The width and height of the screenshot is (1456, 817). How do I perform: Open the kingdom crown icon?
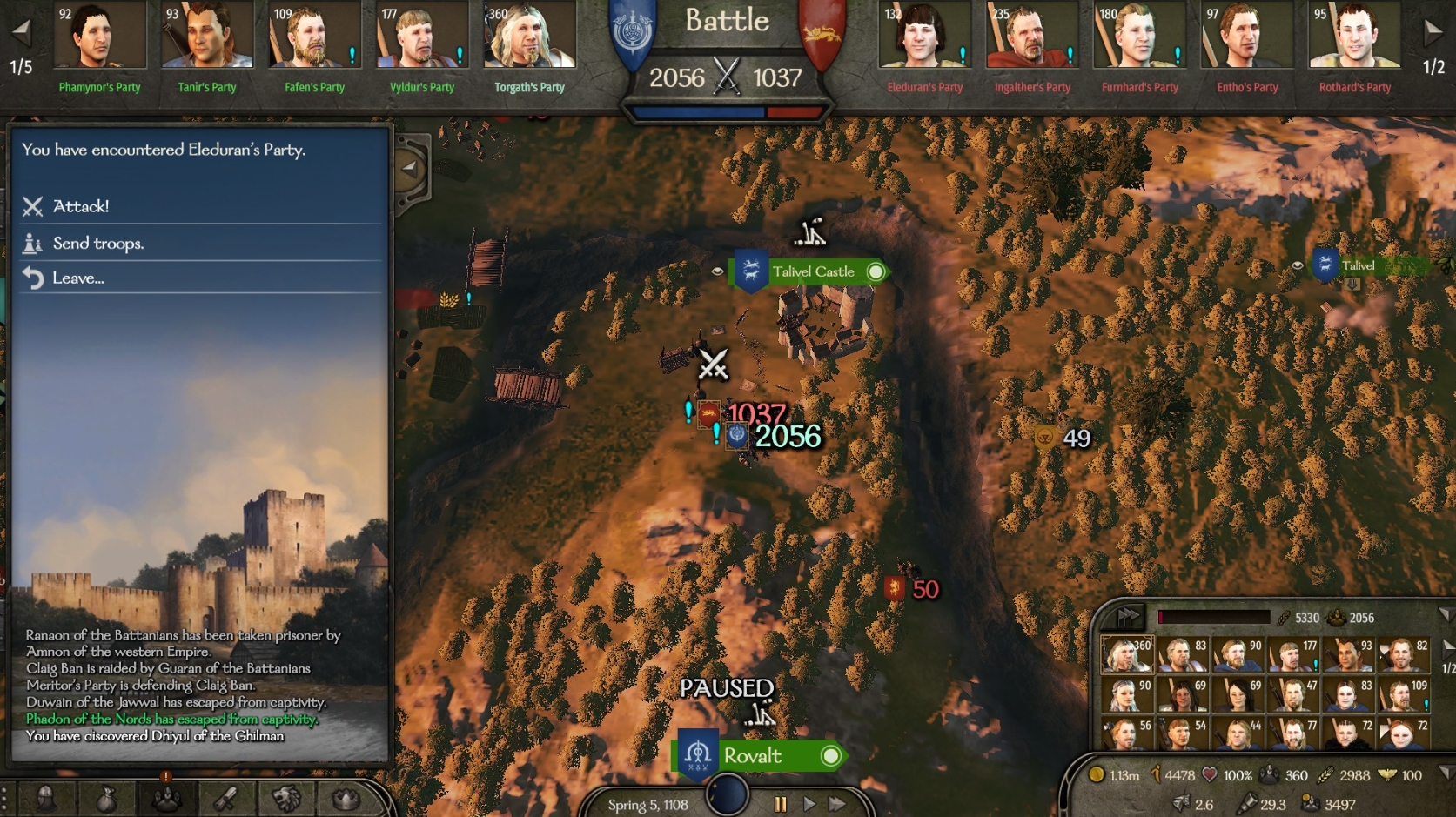tap(346, 797)
